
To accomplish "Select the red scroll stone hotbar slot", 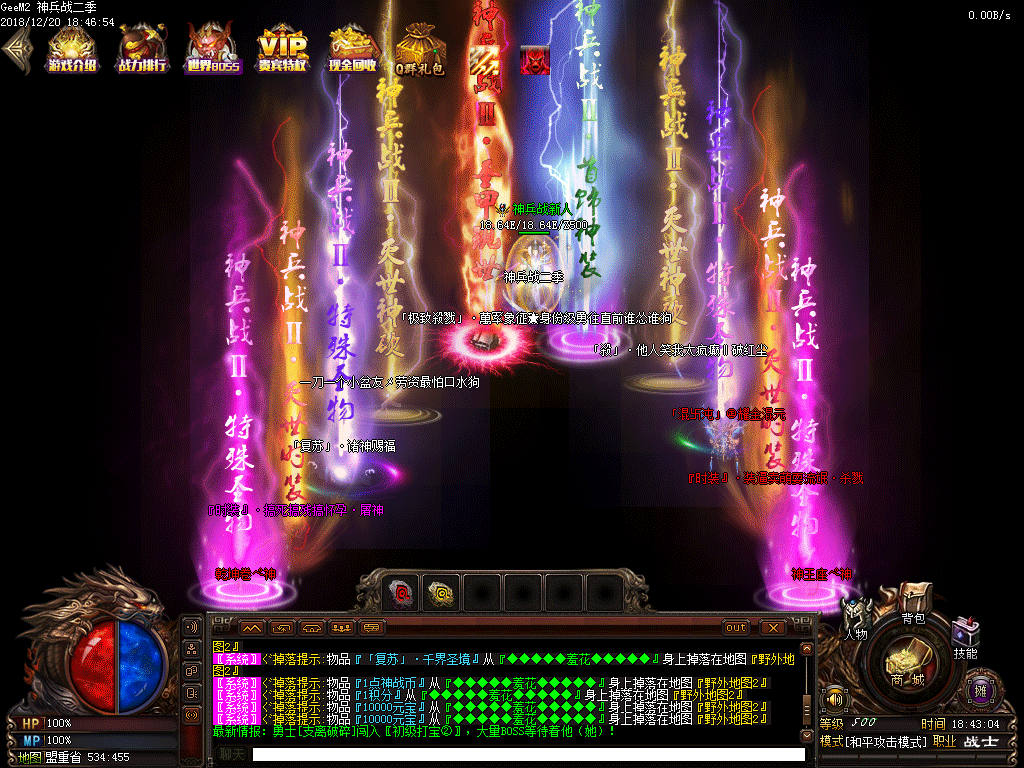I will coord(402,593).
